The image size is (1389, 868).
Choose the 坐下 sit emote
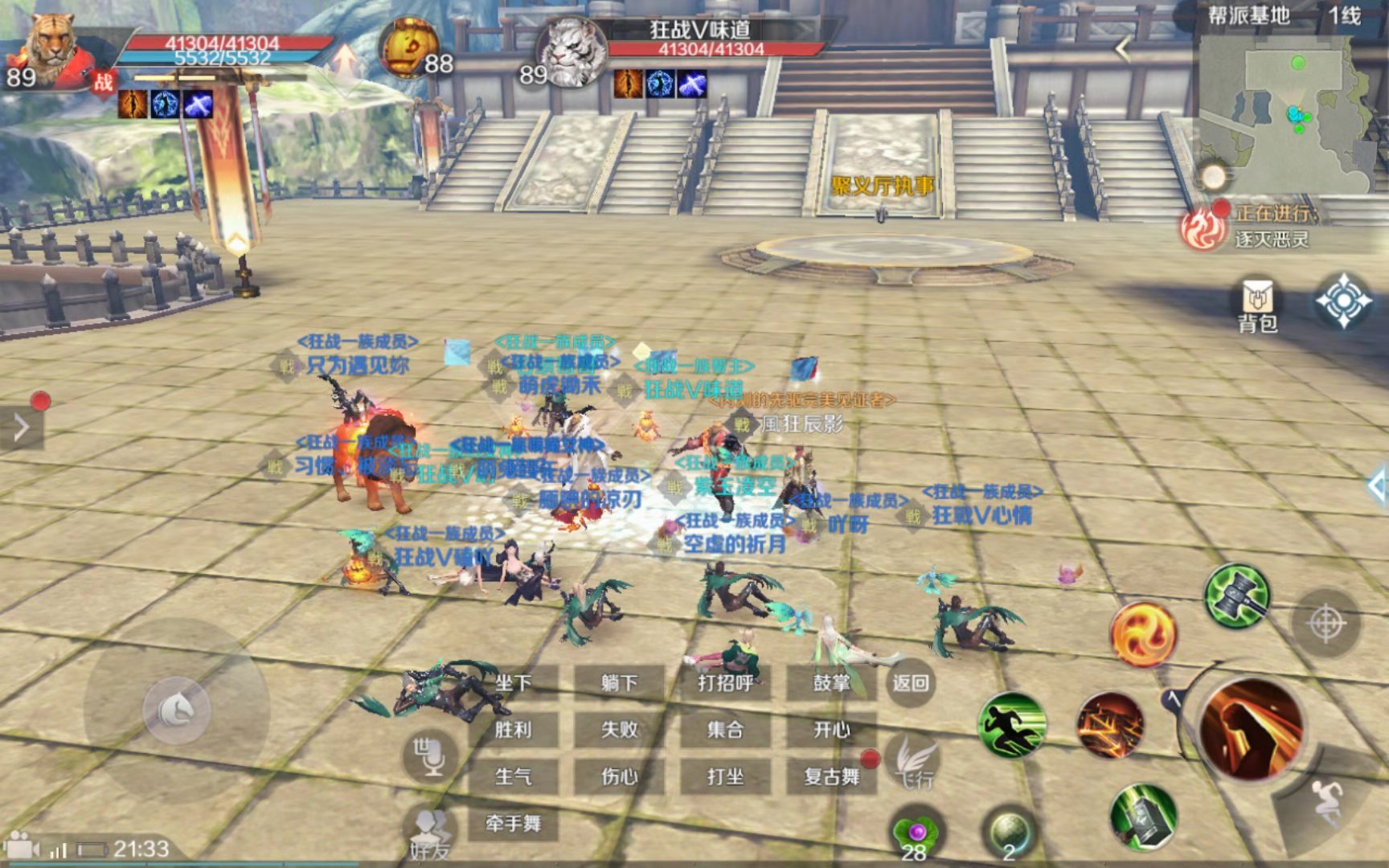[514, 683]
